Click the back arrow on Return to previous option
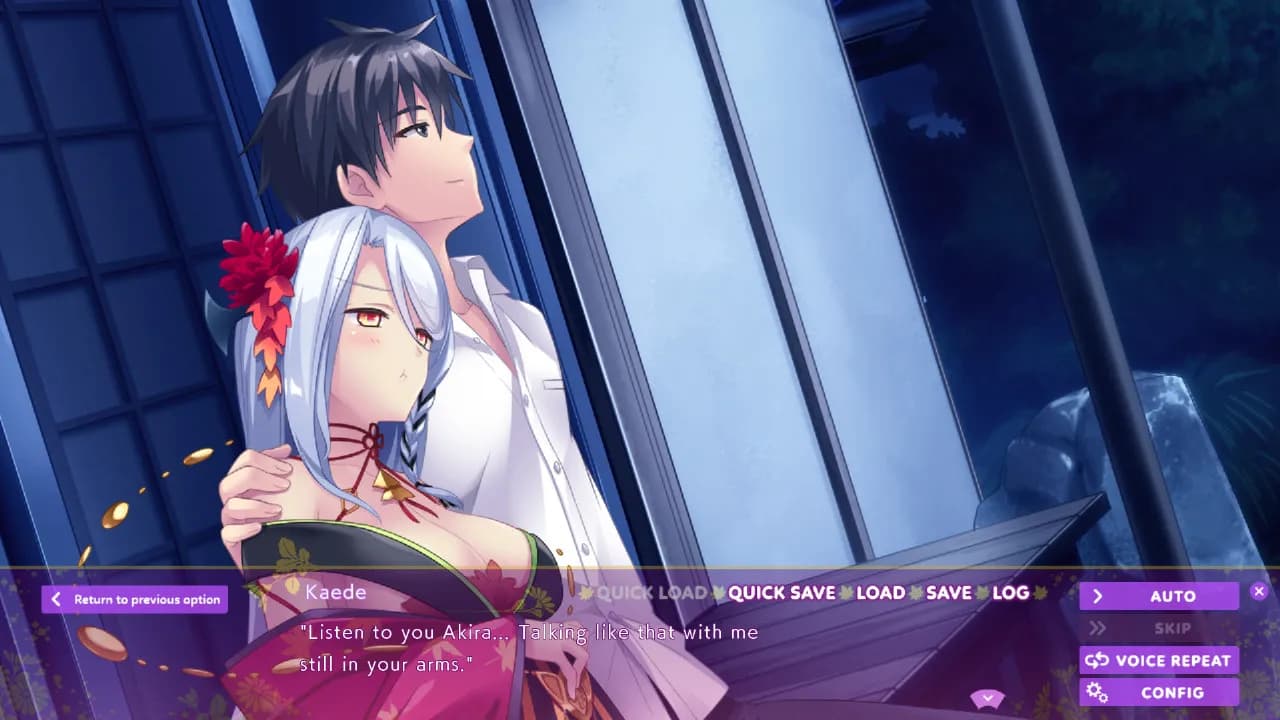Viewport: 1280px width, 720px height. coord(57,599)
